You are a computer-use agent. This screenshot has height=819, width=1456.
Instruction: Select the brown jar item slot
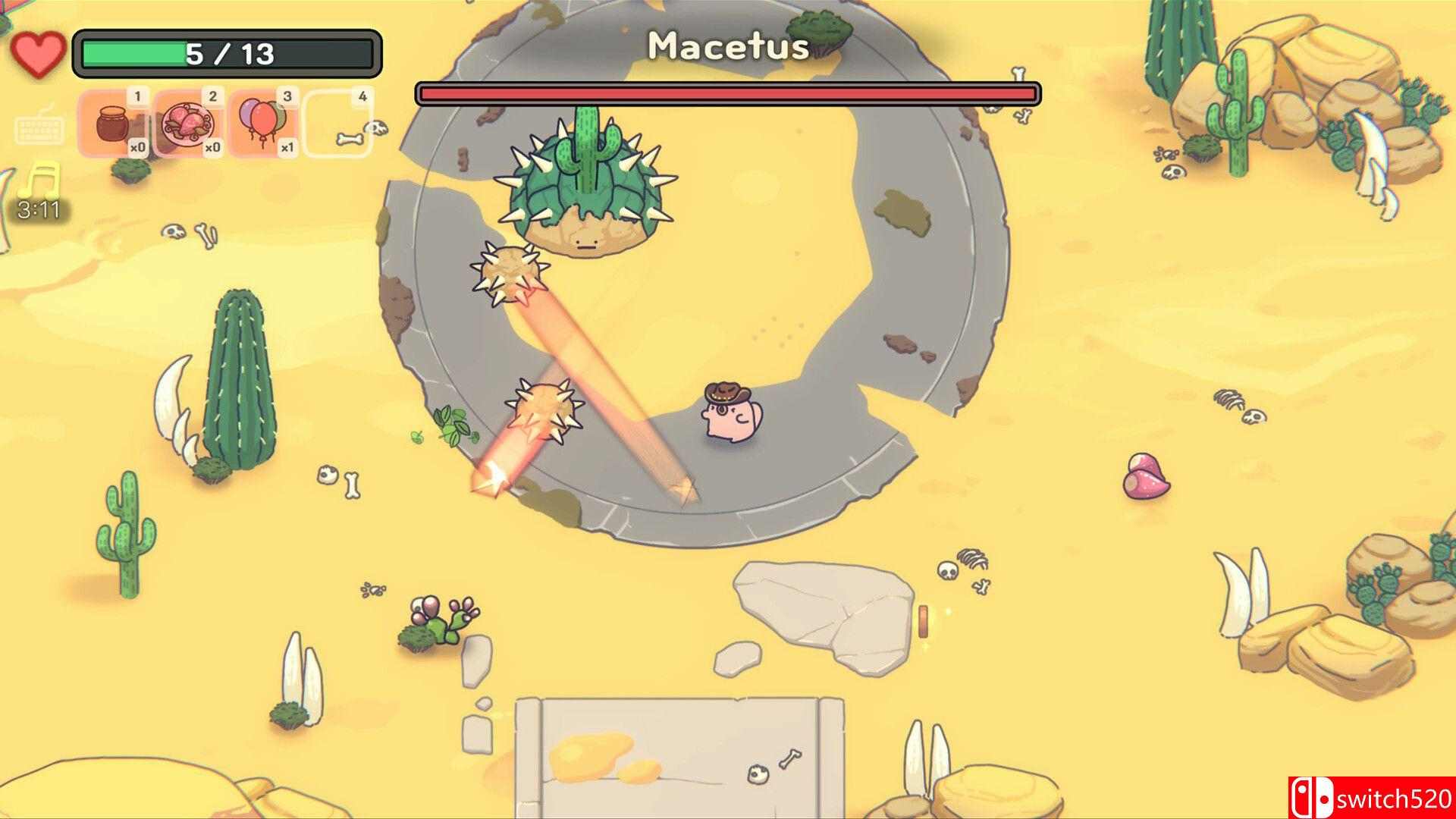coord(114,124)
